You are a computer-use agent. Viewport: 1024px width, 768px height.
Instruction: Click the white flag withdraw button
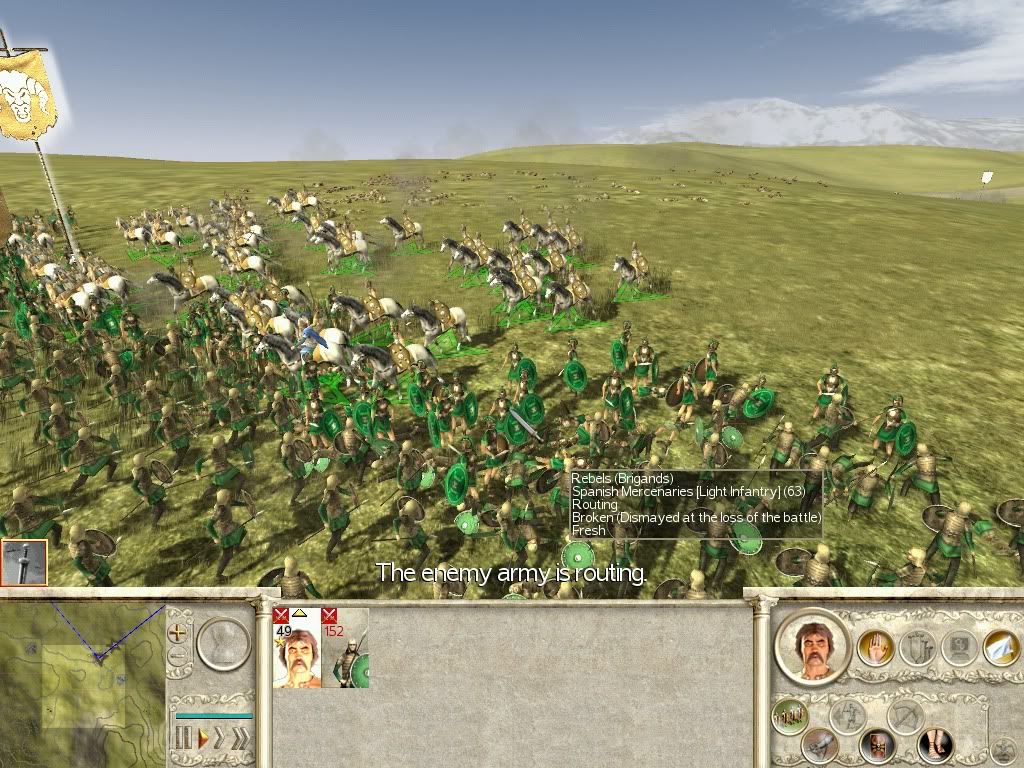(x=1000, y=647)
